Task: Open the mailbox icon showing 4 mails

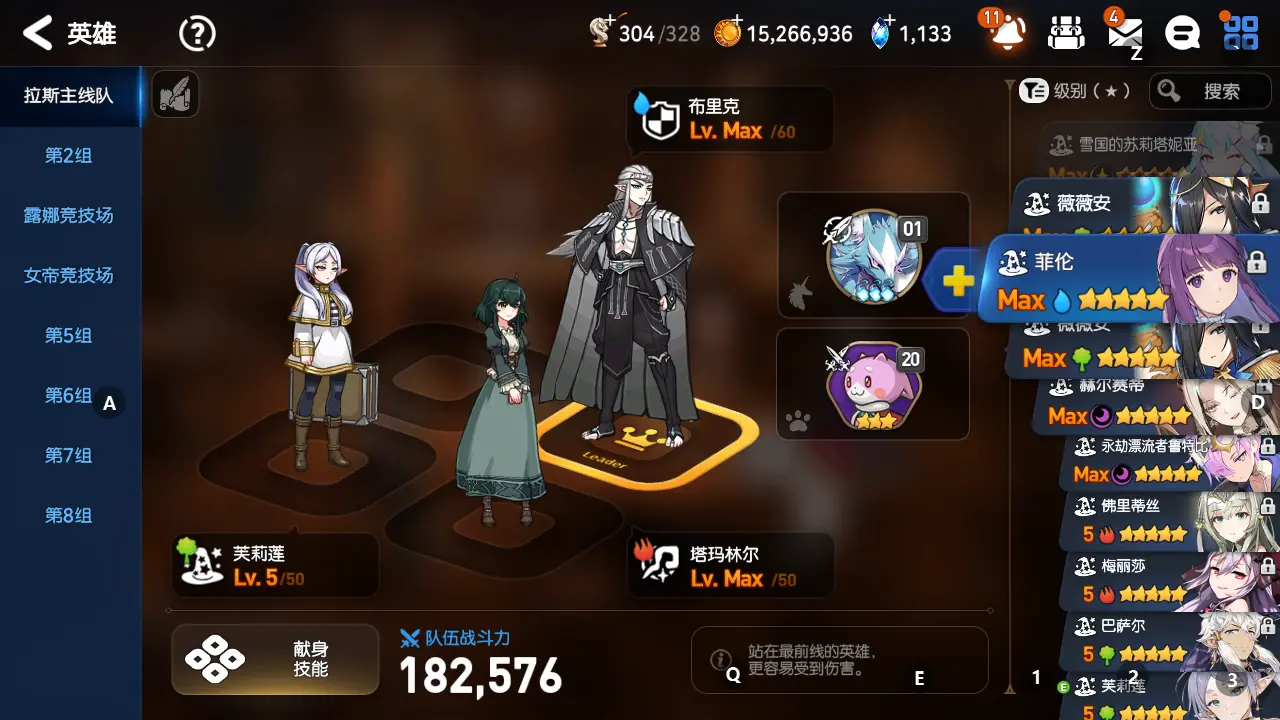Action: [x=1124, y=33]
